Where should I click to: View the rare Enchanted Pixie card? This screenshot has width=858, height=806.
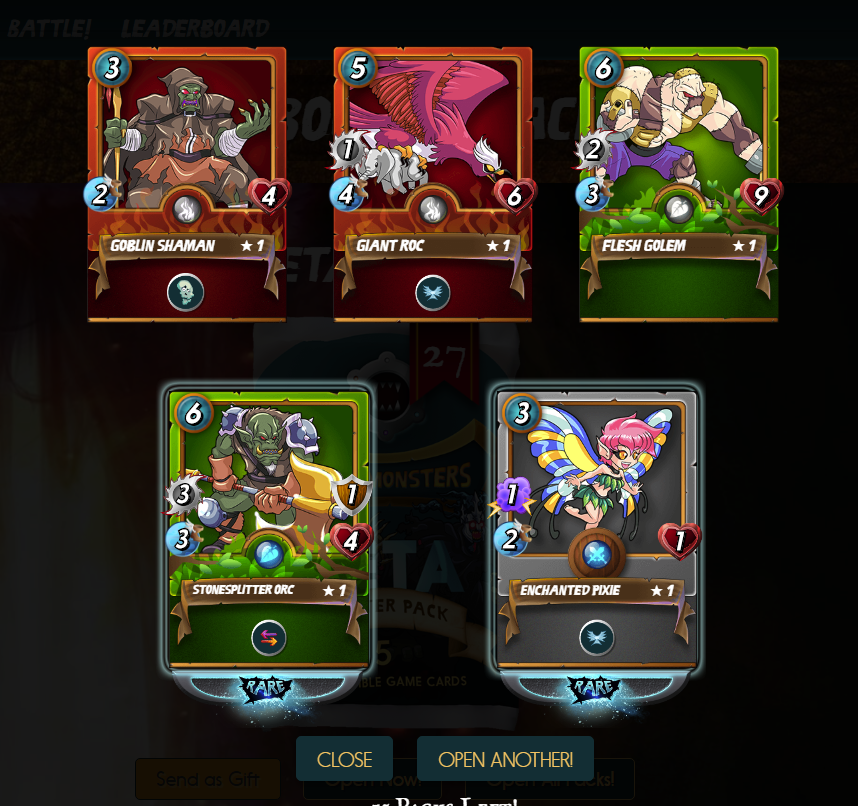point(597,530)
